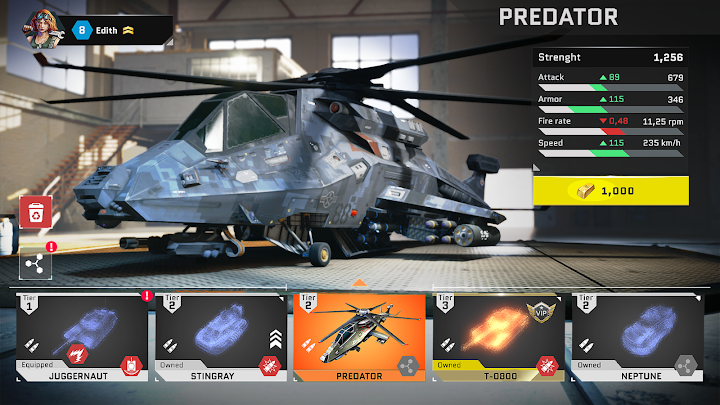Viewport: 720px width, 405px height.
Task: Pick the T-0800 VIP vehicle card
Action: [497, 338]
